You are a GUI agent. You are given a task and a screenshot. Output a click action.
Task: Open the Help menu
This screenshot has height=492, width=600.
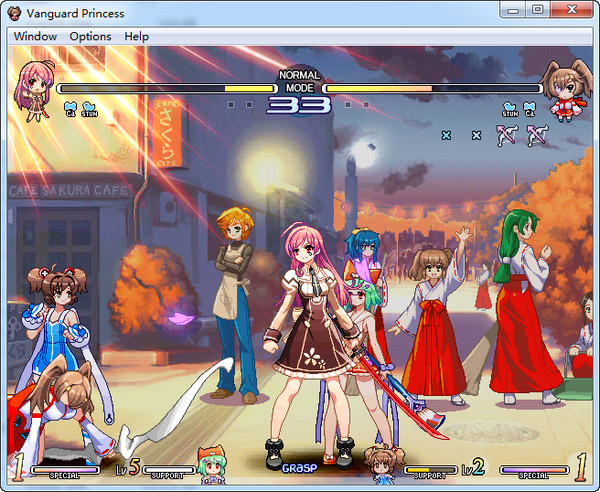[x=136, y=36]
